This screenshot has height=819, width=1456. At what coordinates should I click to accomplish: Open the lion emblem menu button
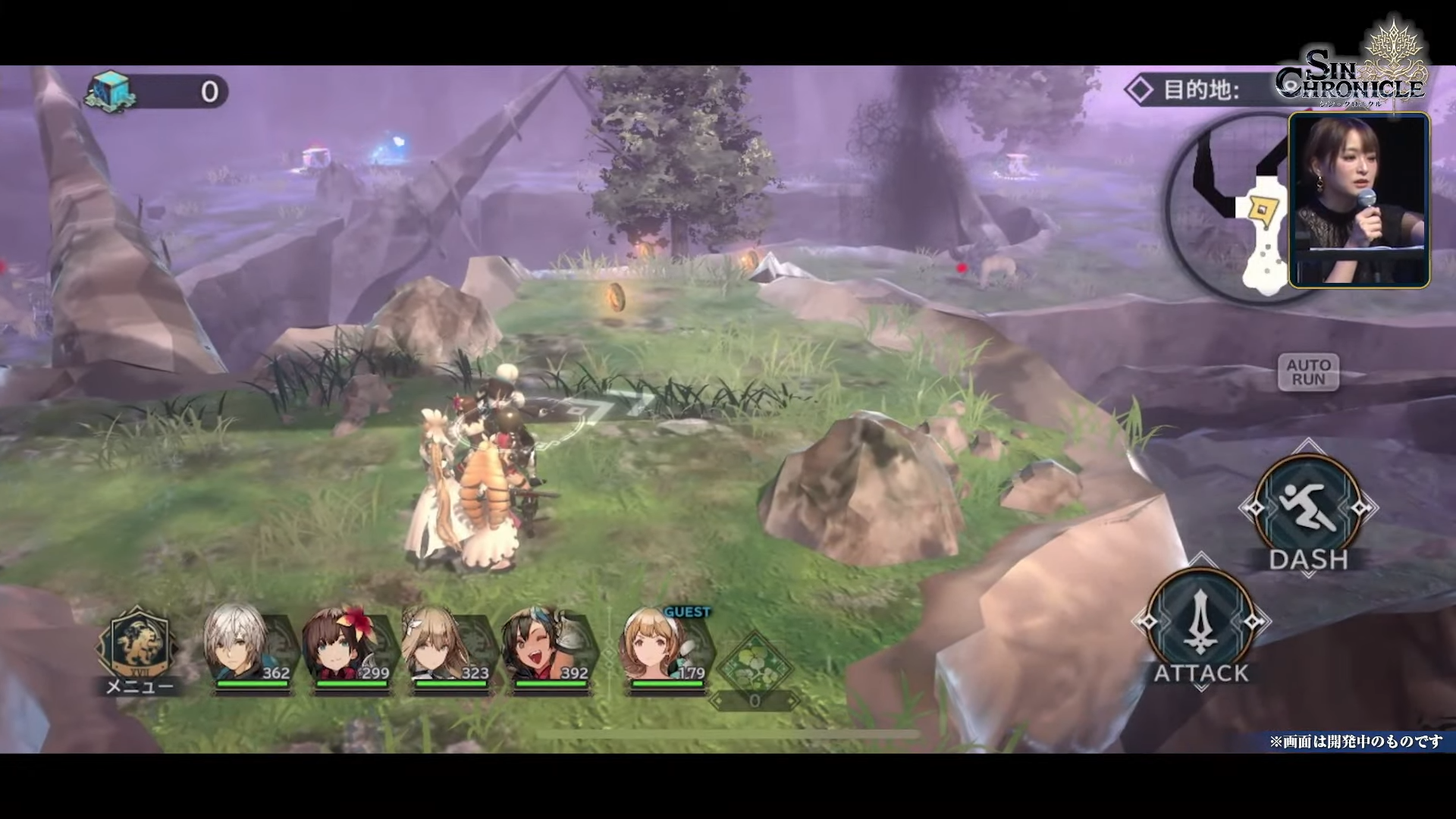[x=138, y=646]
